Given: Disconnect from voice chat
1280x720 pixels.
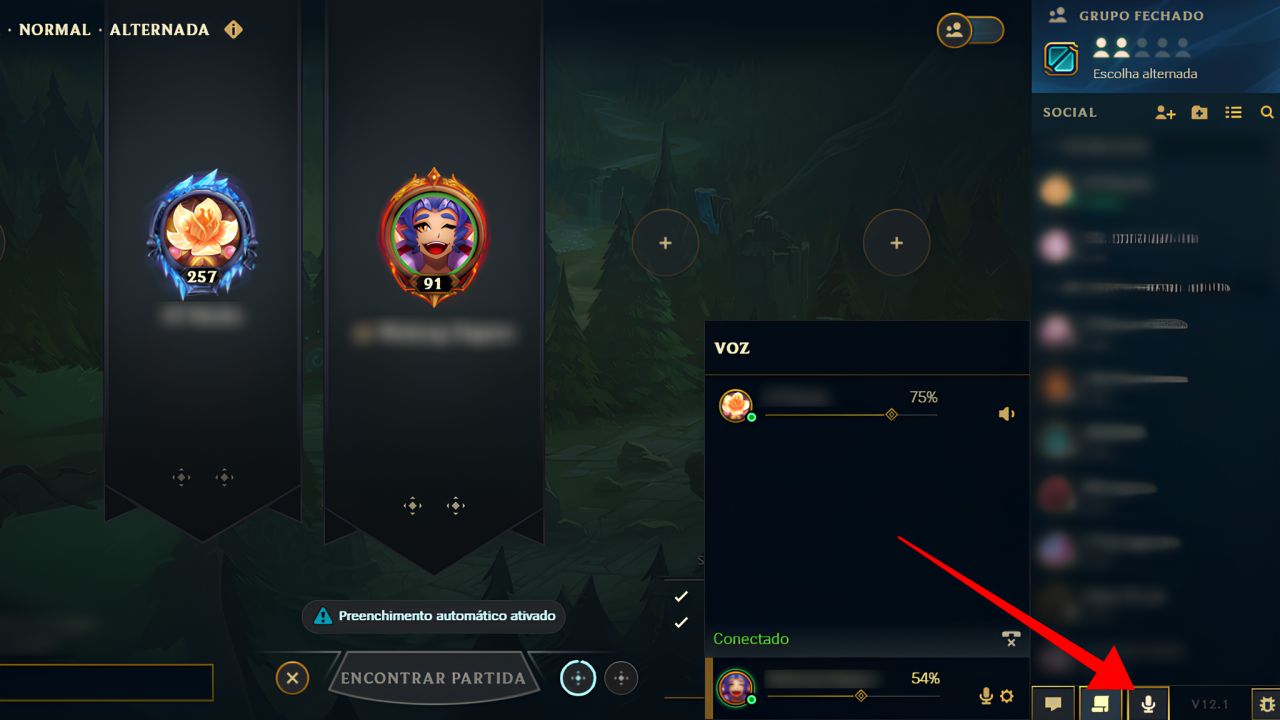Looking at the screenshot, I should point(1011,638).
